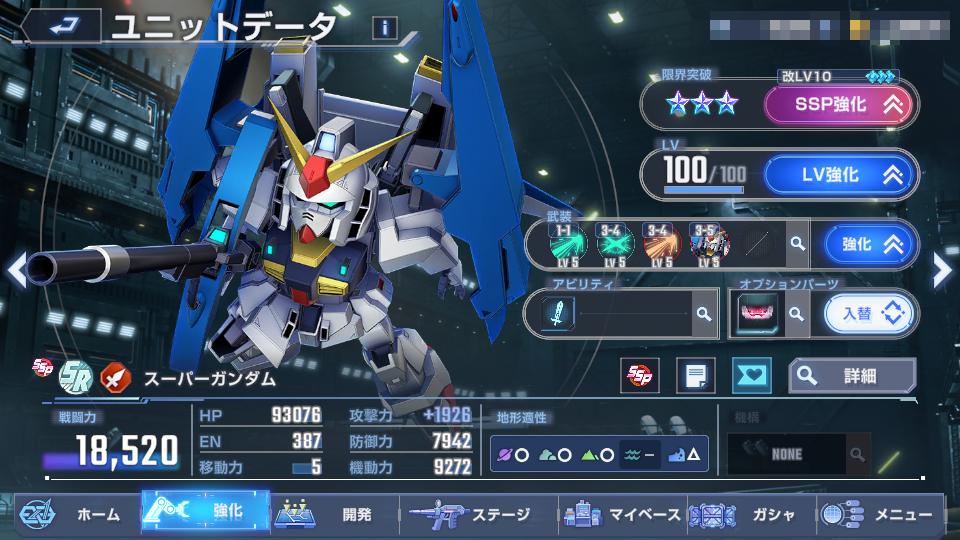Inspect the ability slot magnifier

tap(704, 314)
